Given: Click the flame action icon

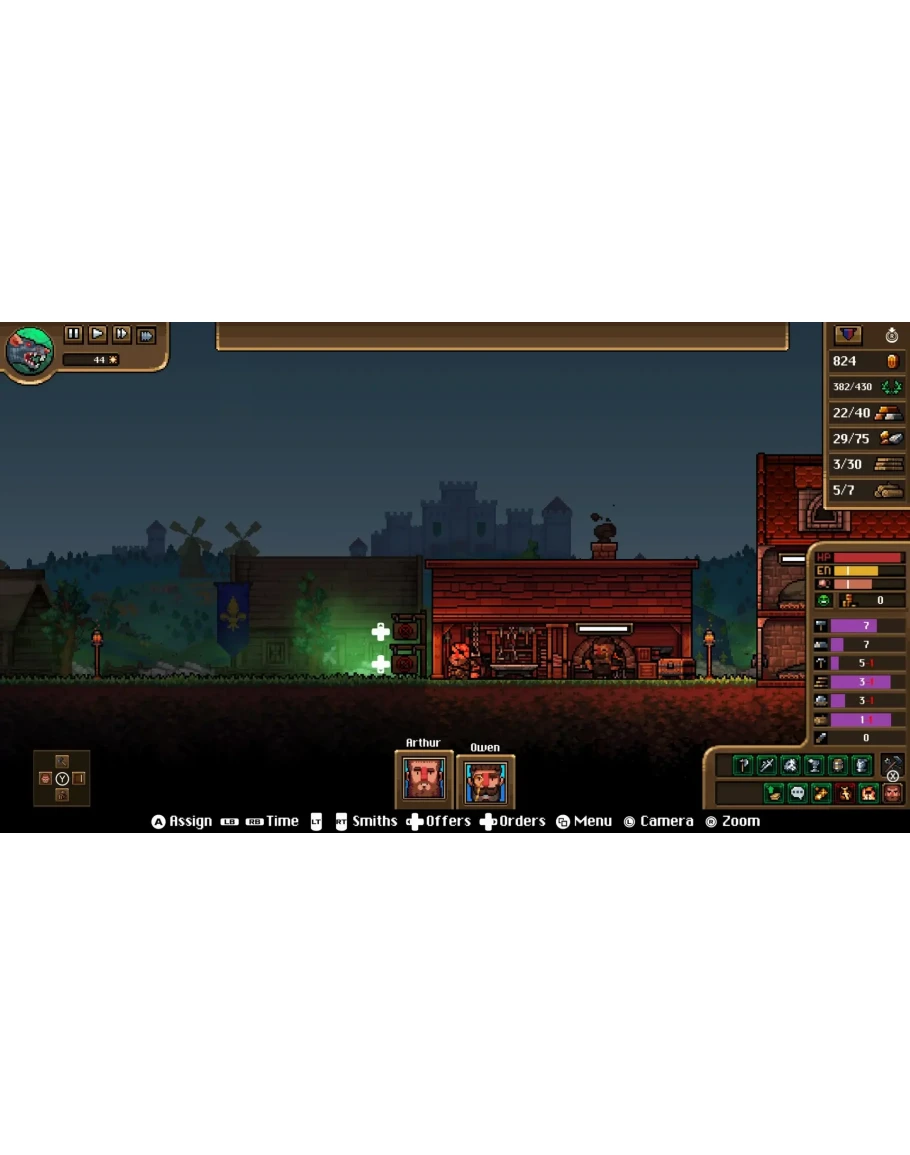Looking at the screenshot, I should click(868, 793).
